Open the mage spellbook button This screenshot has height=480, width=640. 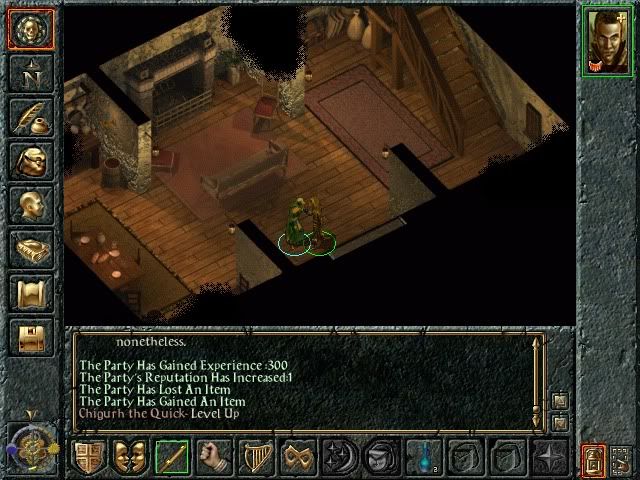[29, 249]
